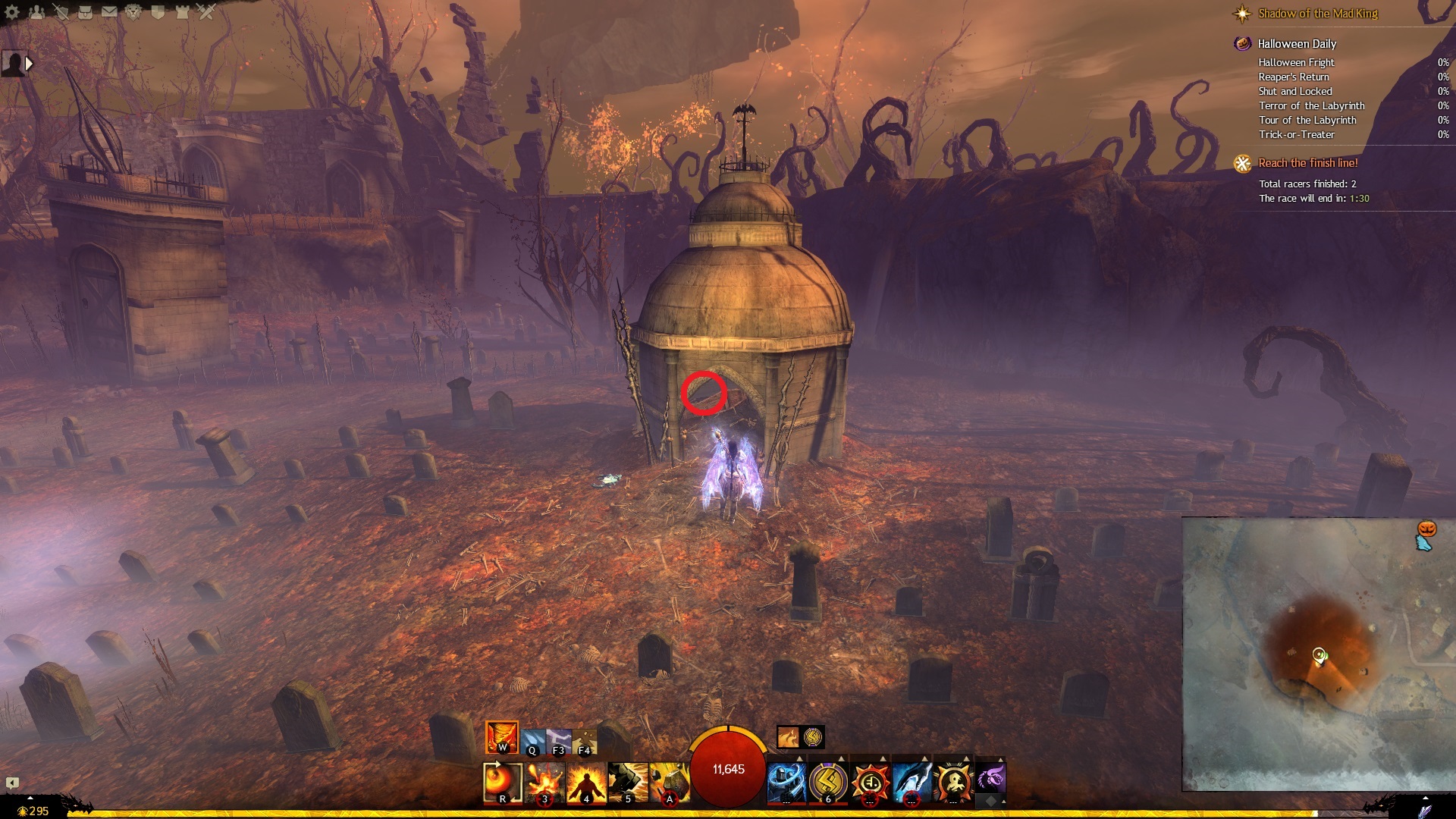This screenshot has height=819, width=1456.
Task: Open the PvP crossed swords icon
Action: coord(206,12)
